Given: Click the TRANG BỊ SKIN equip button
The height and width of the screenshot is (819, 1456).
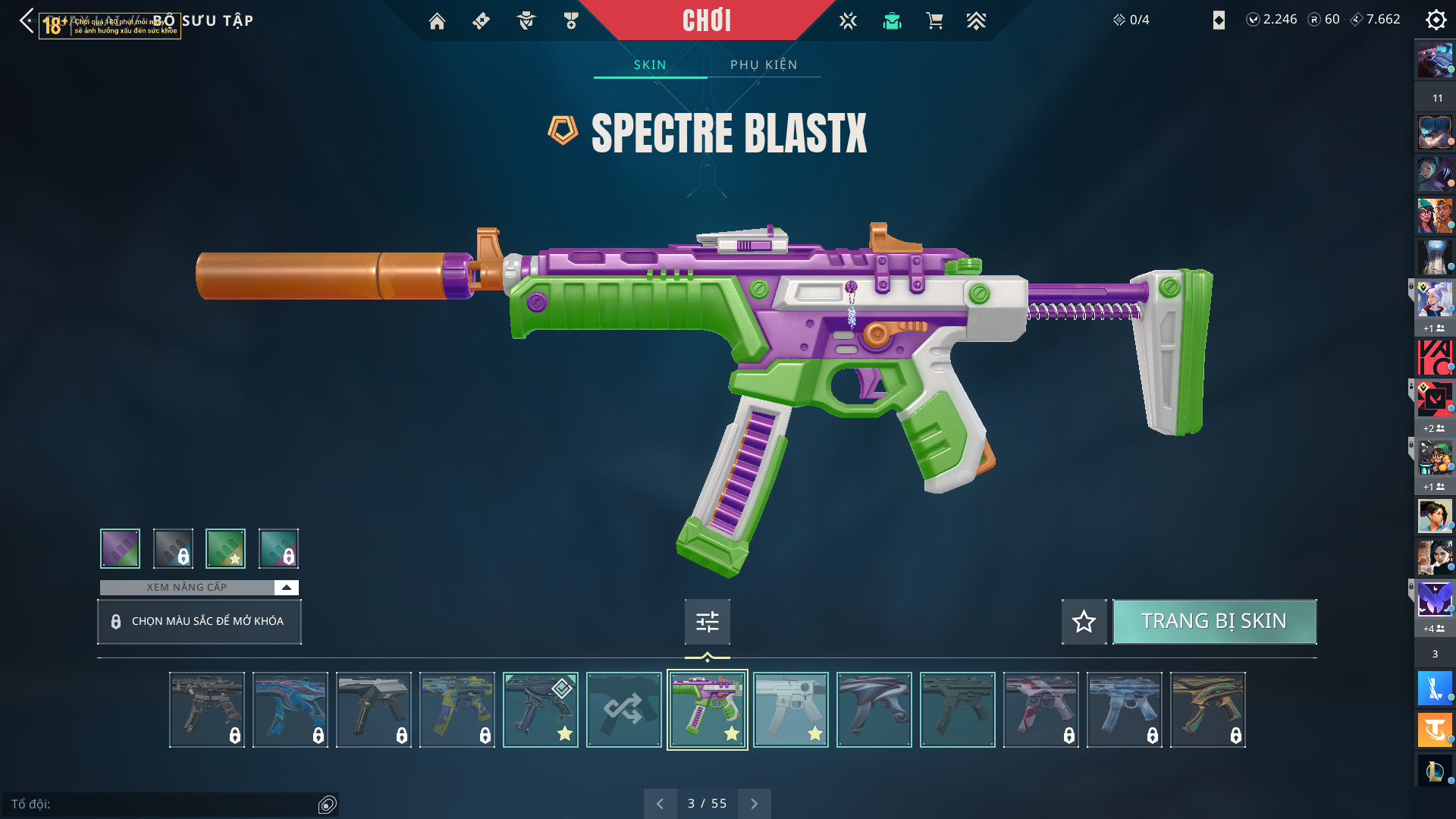Looking at the screenshot, I should tap(1214, 621).
